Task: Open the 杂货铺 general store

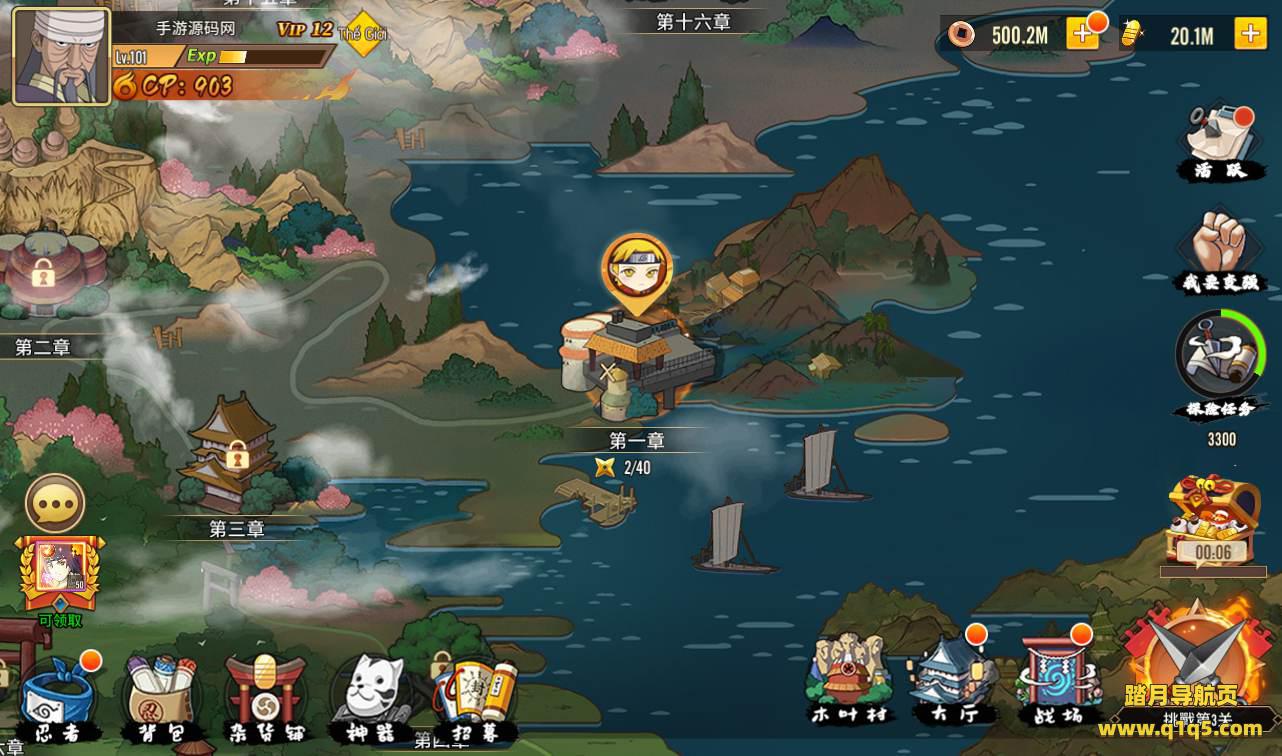Action: tap(265, 695)
